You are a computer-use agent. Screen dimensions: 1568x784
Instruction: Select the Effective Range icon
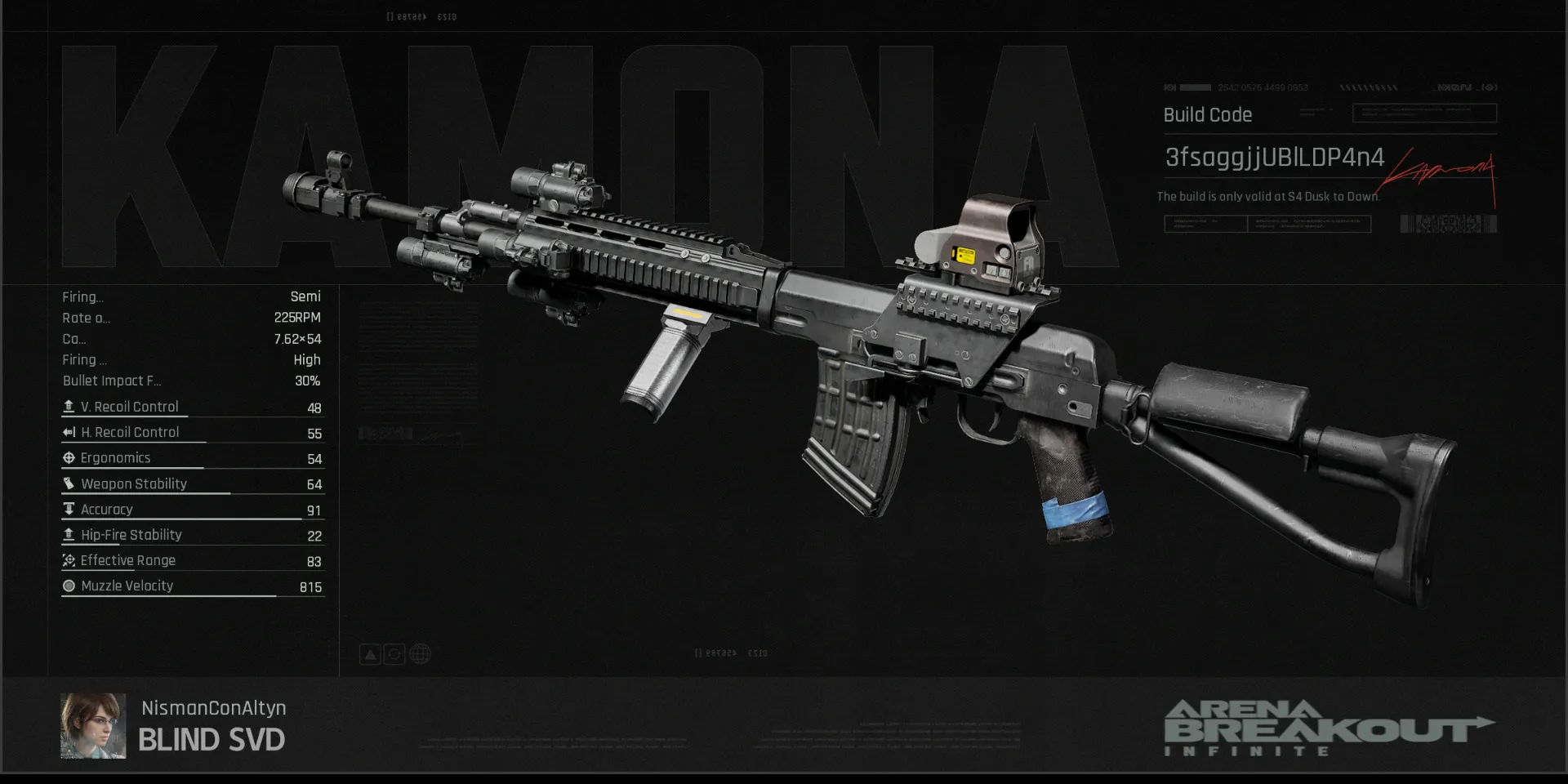[69, 560]
